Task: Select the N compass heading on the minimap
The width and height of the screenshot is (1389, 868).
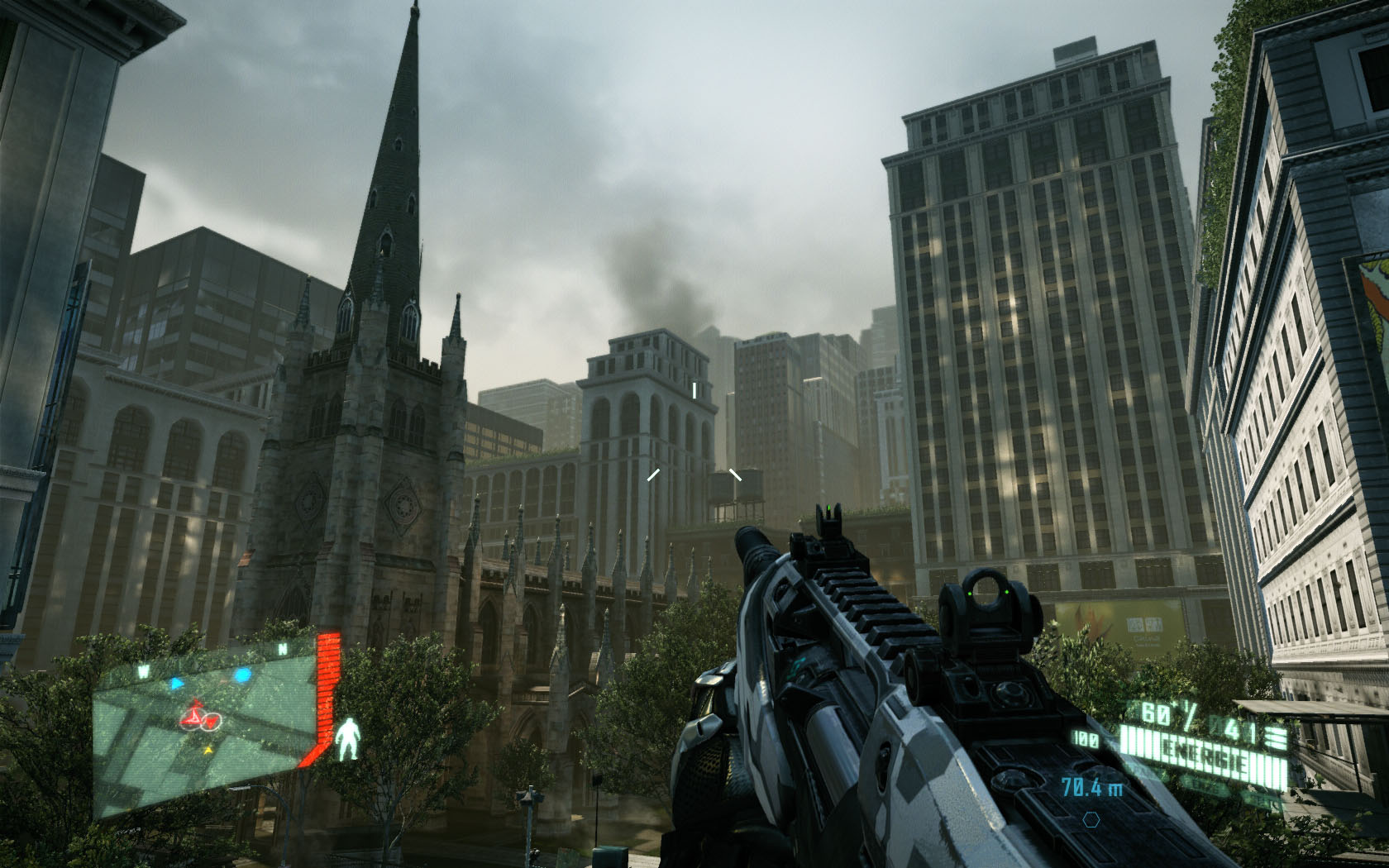Action: 282,647
